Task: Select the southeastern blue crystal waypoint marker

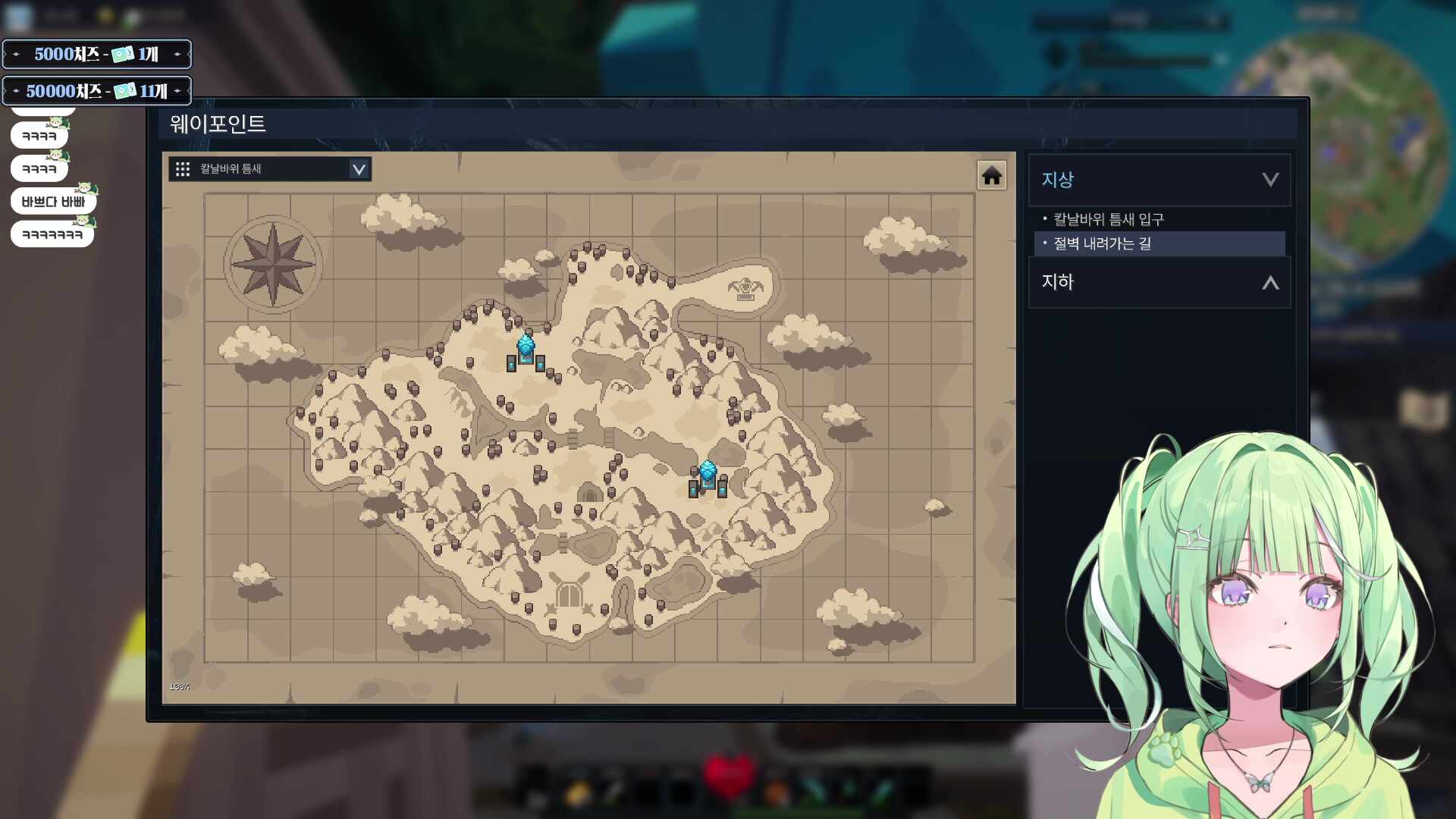Action: coord(708,477)
